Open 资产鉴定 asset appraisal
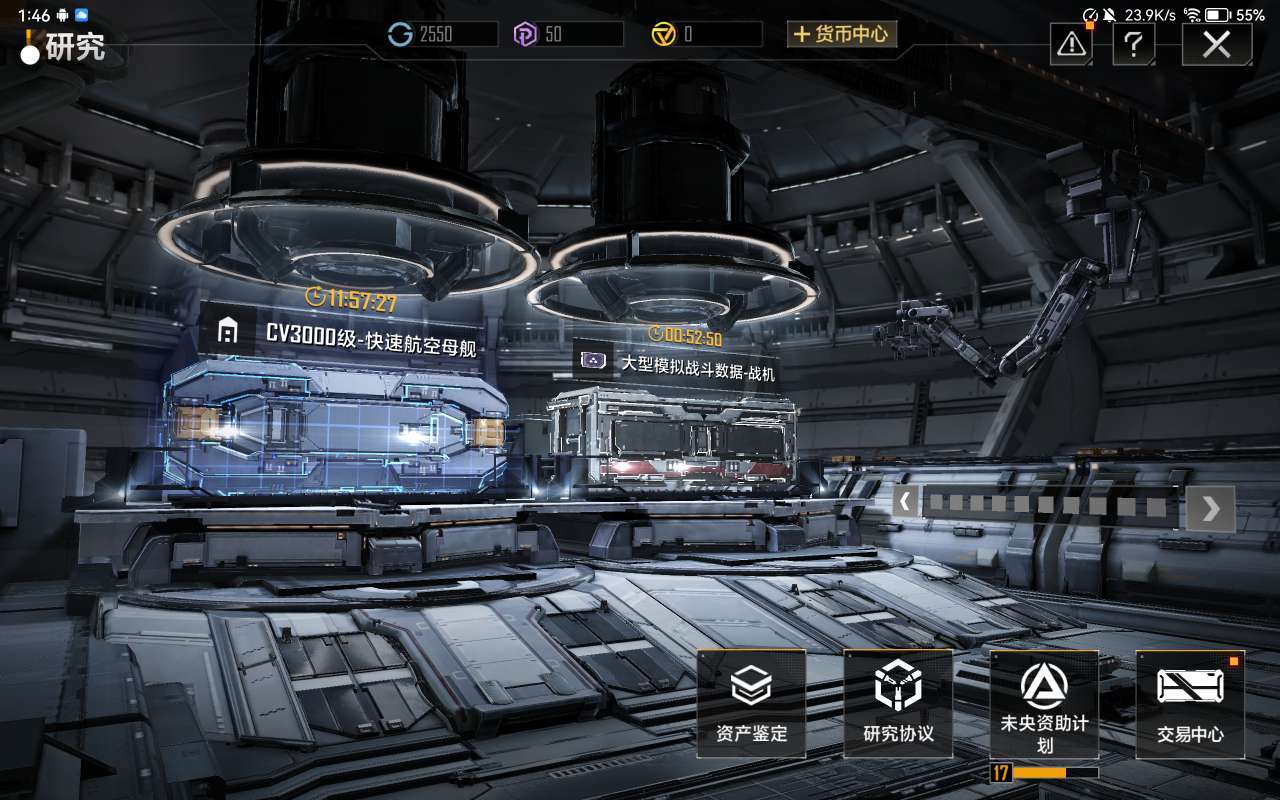This screenshot has width=1280, height=800. pos(751,703)
